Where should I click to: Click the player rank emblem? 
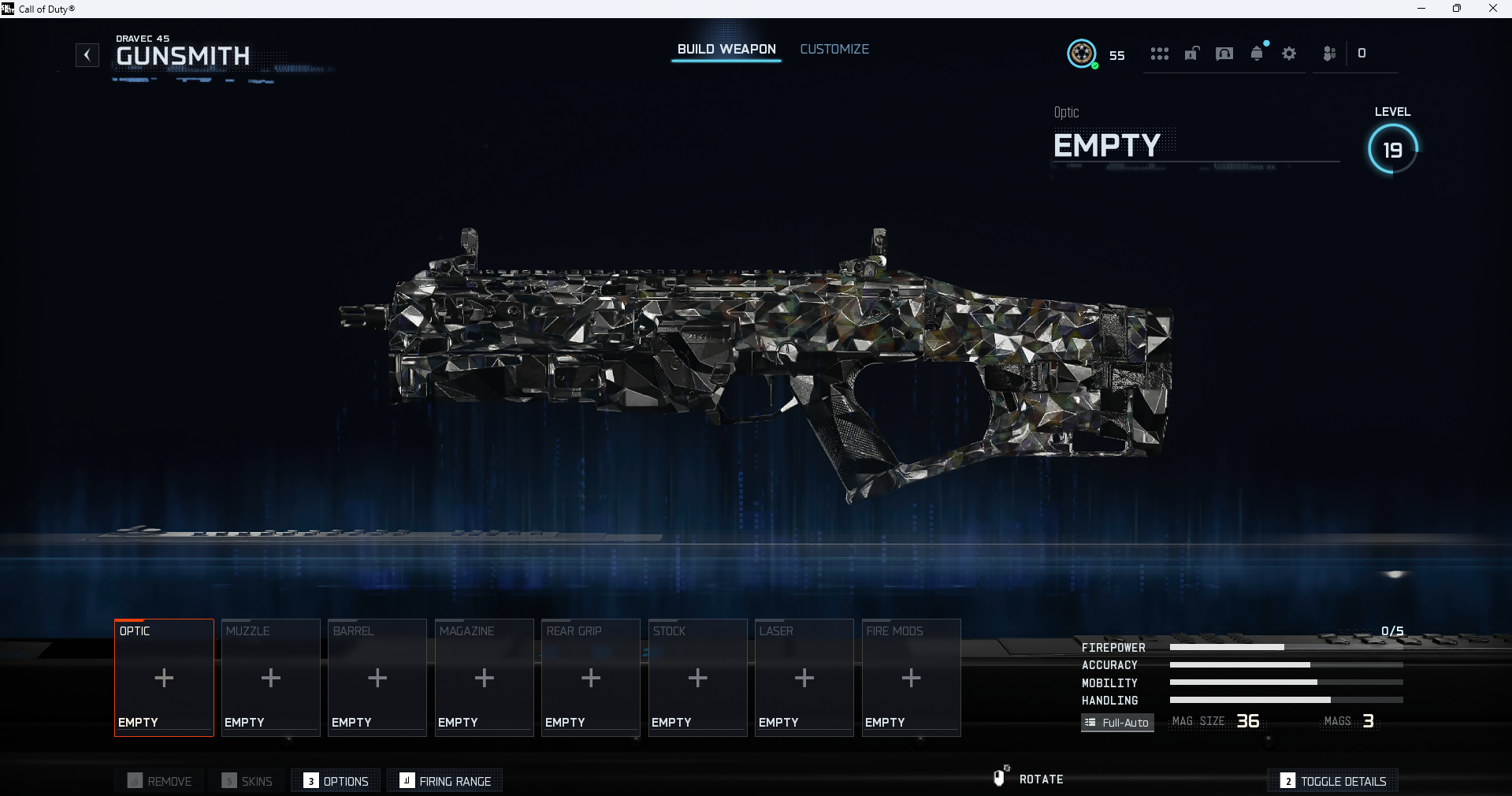point(1082,54)
